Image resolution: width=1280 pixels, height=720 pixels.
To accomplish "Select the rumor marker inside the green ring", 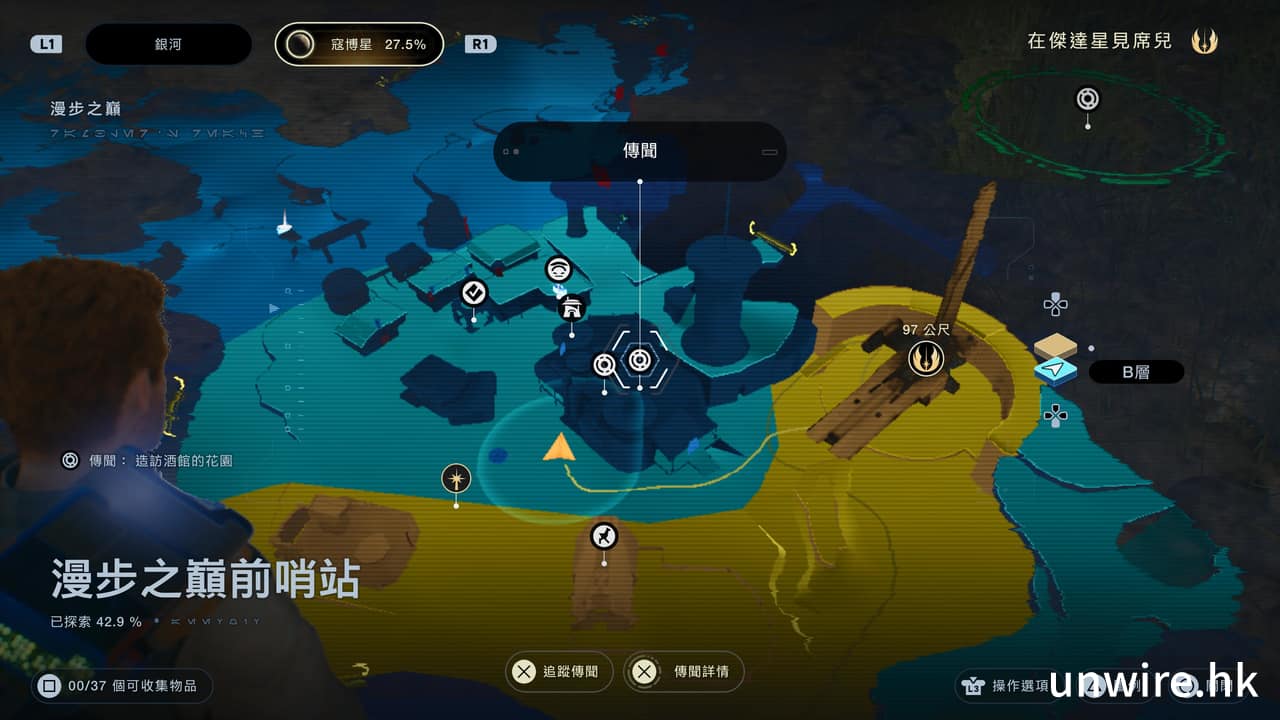I will pyautogui.click(x=1088, y=99).
